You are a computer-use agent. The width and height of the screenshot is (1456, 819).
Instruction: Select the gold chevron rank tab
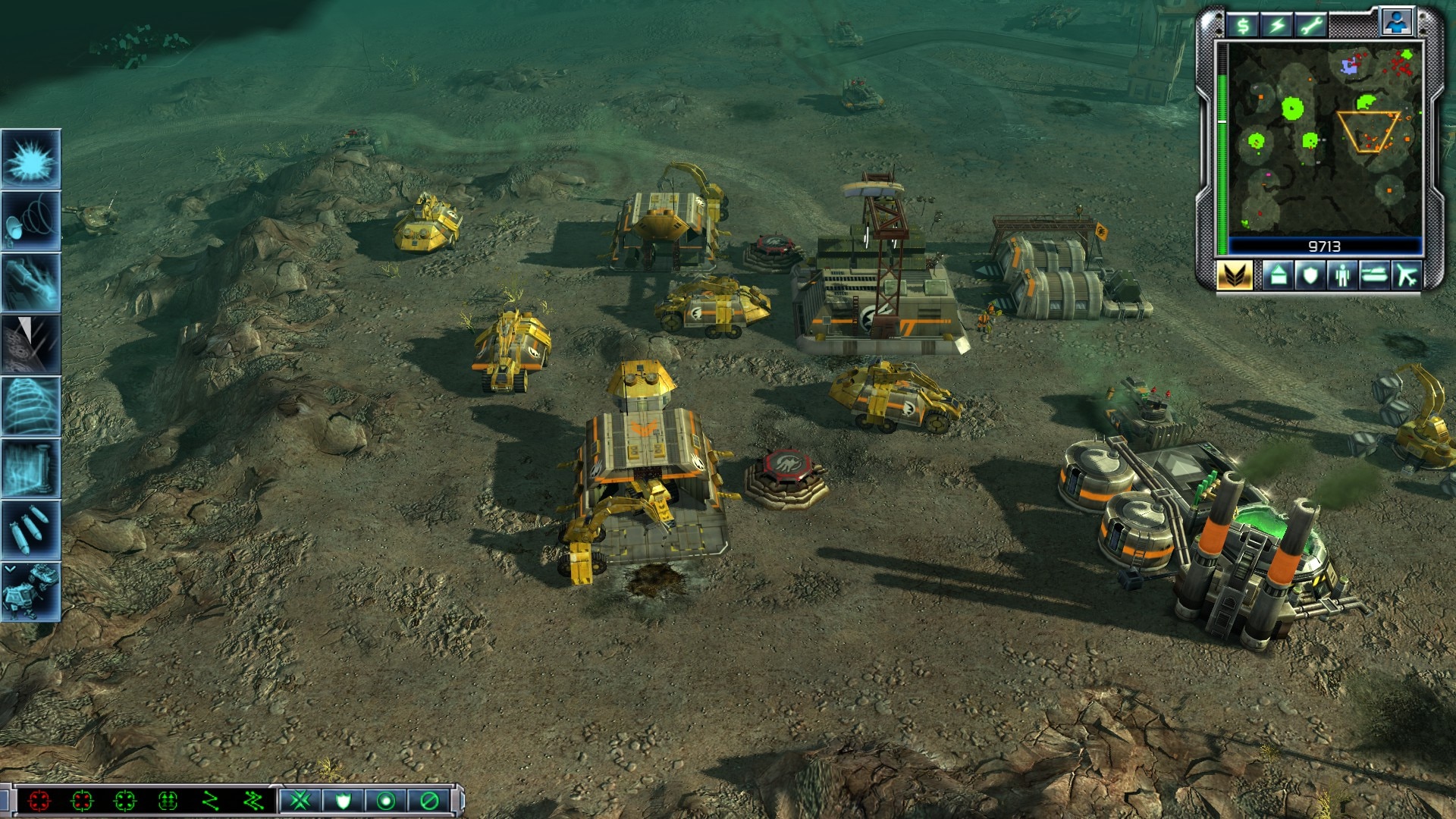tap(1234, 275)
